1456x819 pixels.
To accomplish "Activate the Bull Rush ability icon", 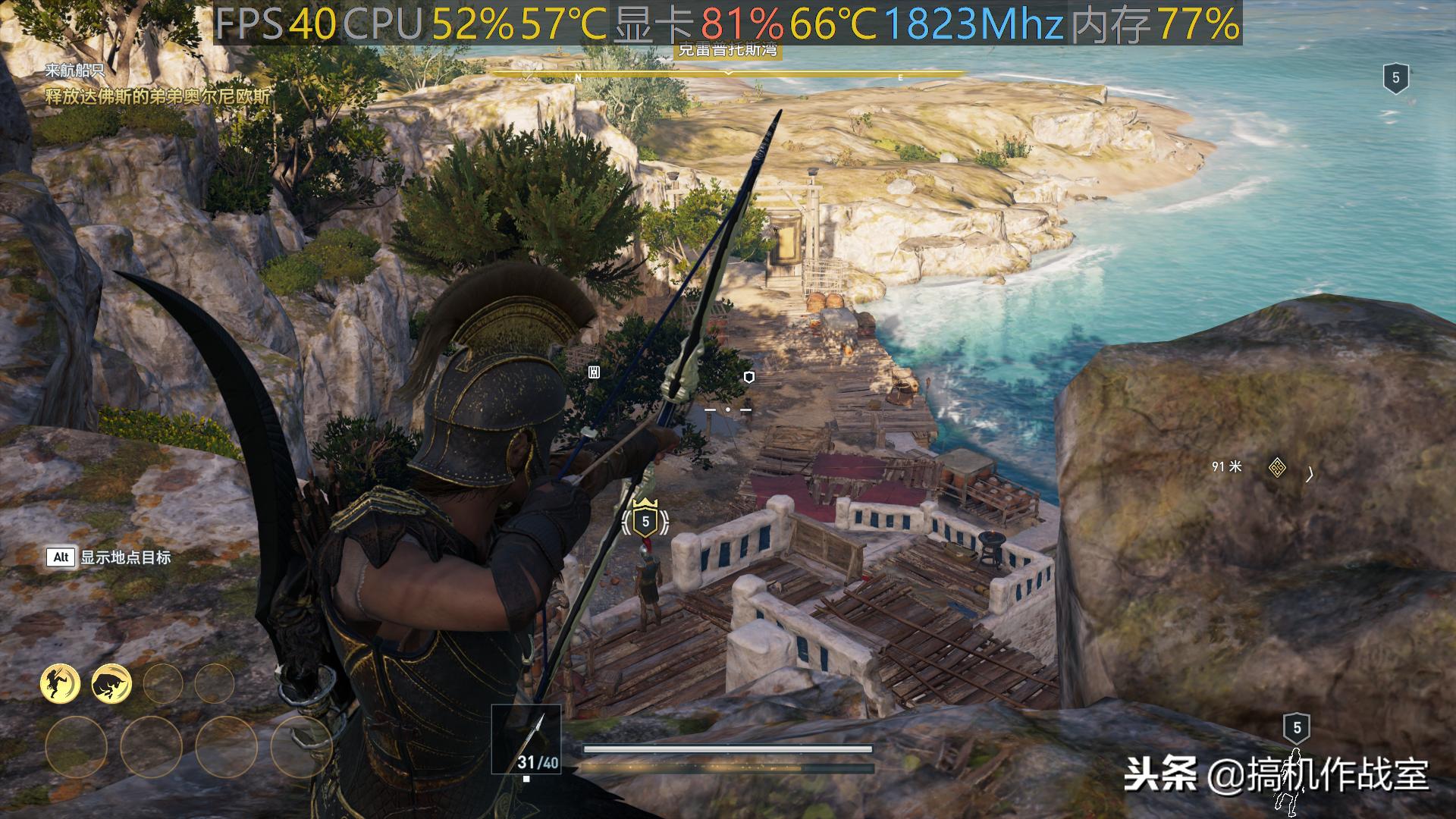I will [111, 683].
